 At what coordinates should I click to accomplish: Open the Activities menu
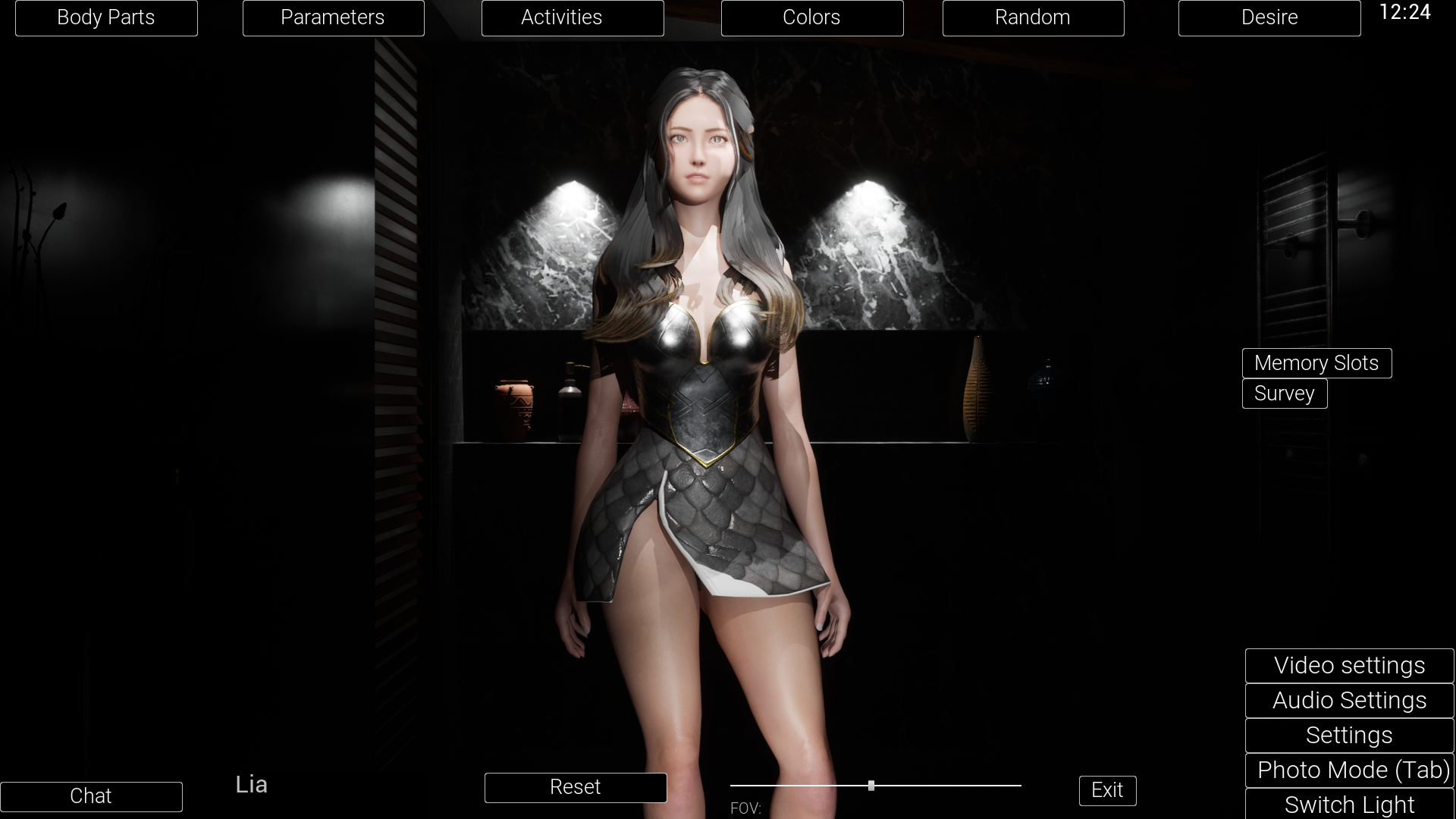pyautogui.click(x=573, y=17)
